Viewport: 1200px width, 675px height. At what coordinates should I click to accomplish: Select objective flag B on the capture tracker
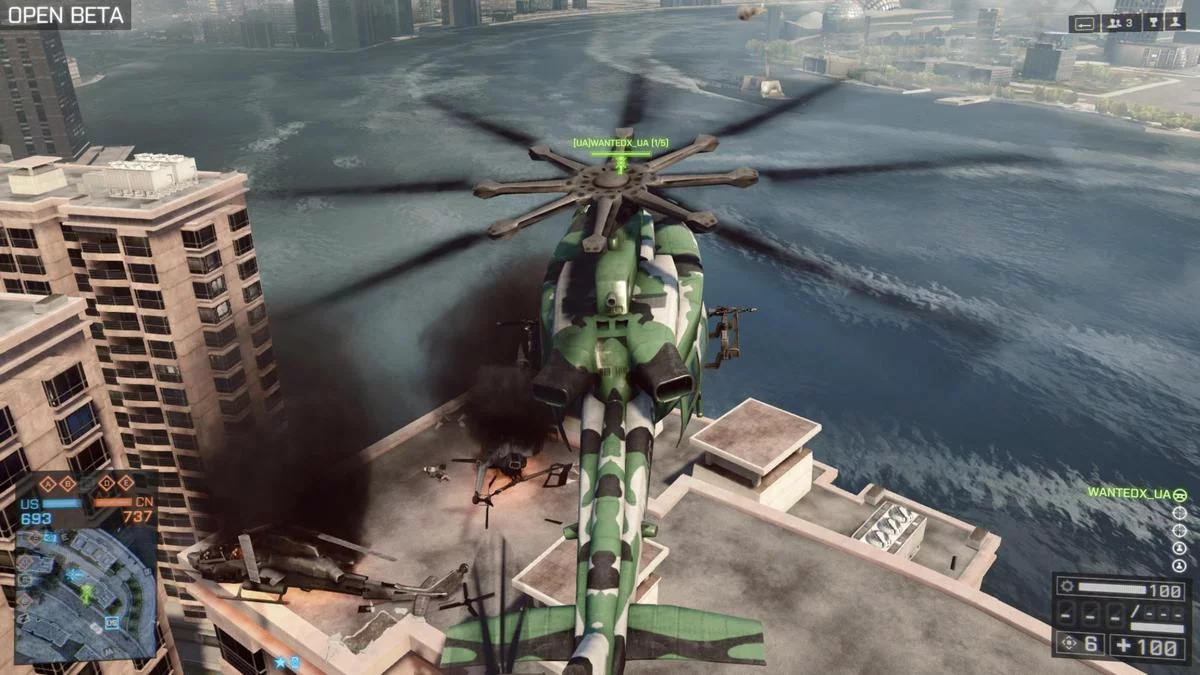(68, 484)
